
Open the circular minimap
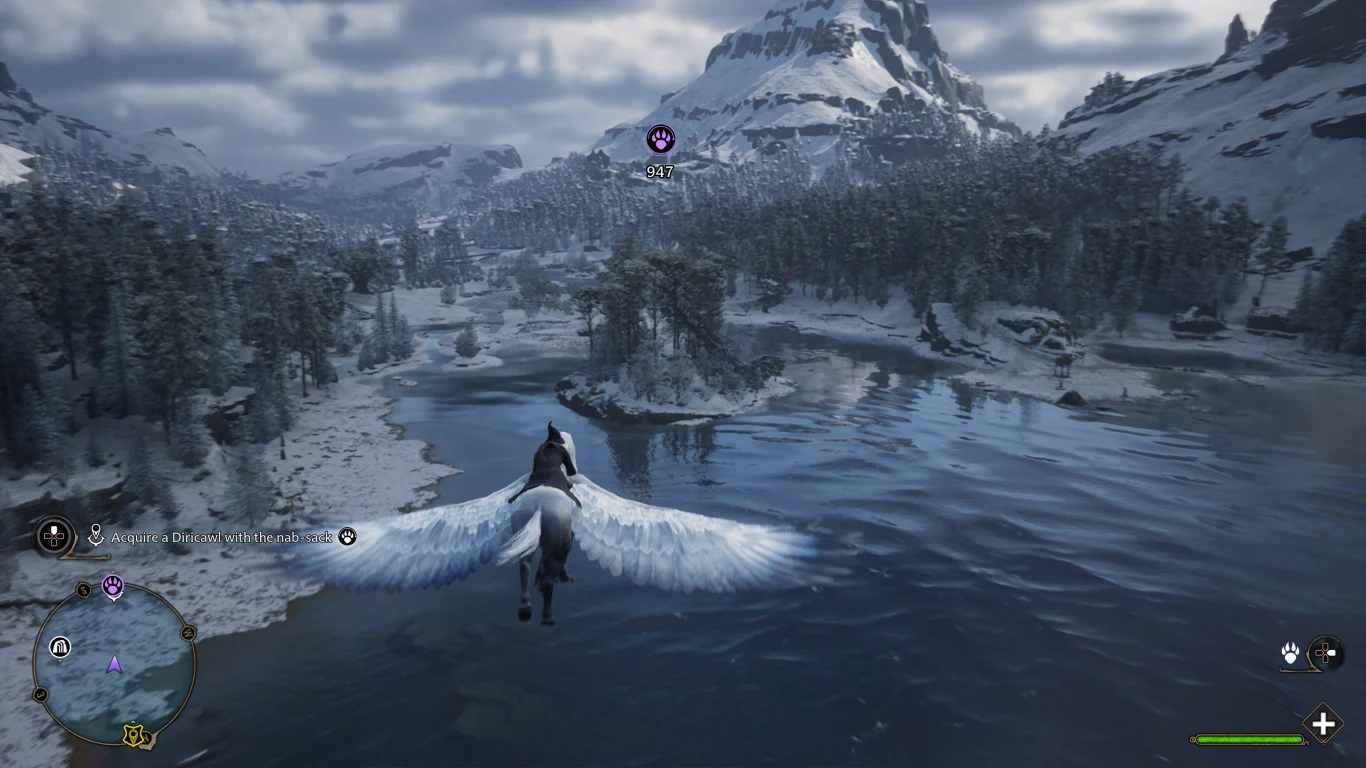[114, 664]
